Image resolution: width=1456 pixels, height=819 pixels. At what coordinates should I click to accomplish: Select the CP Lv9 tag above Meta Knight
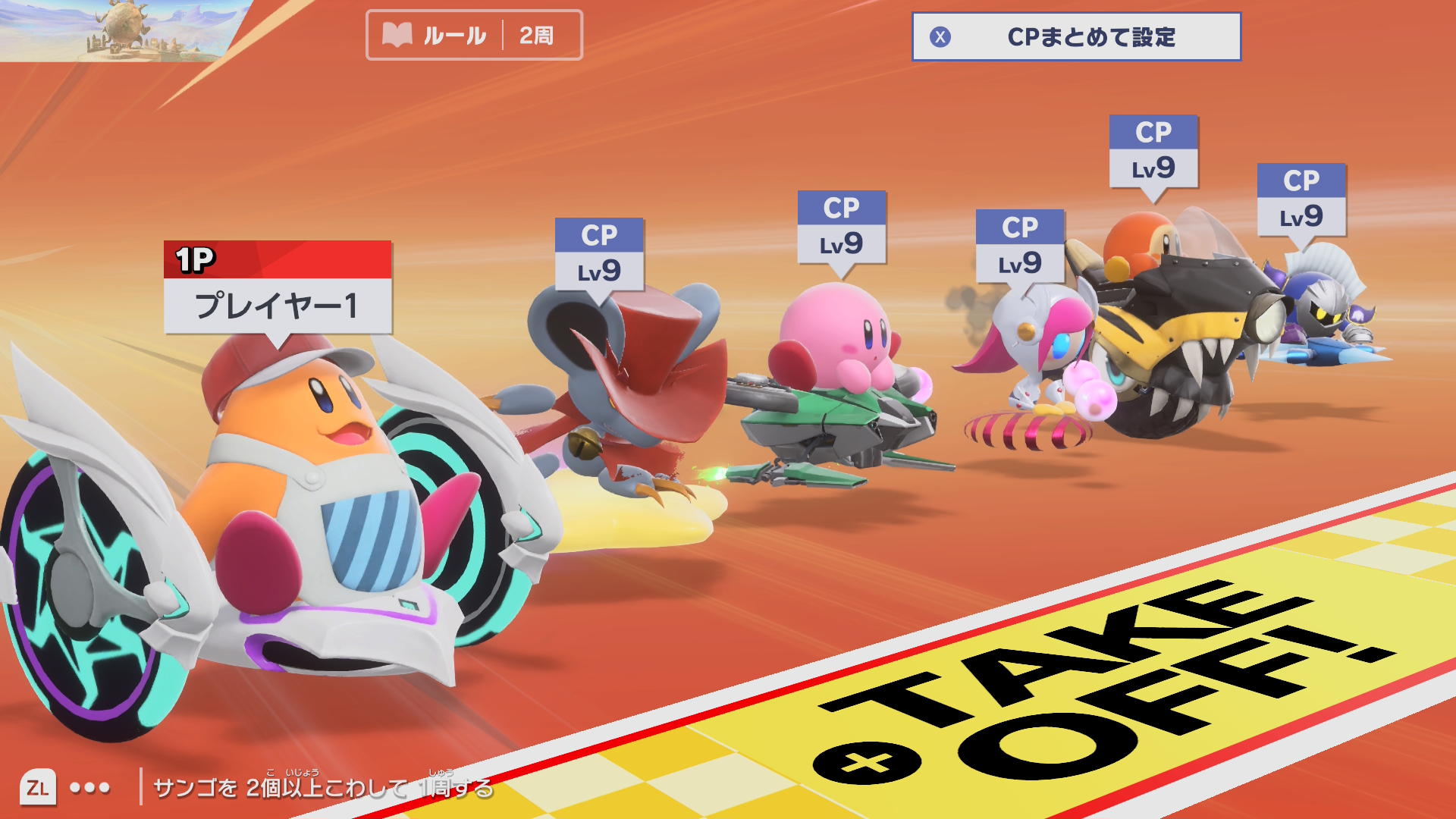(1301, 200)
